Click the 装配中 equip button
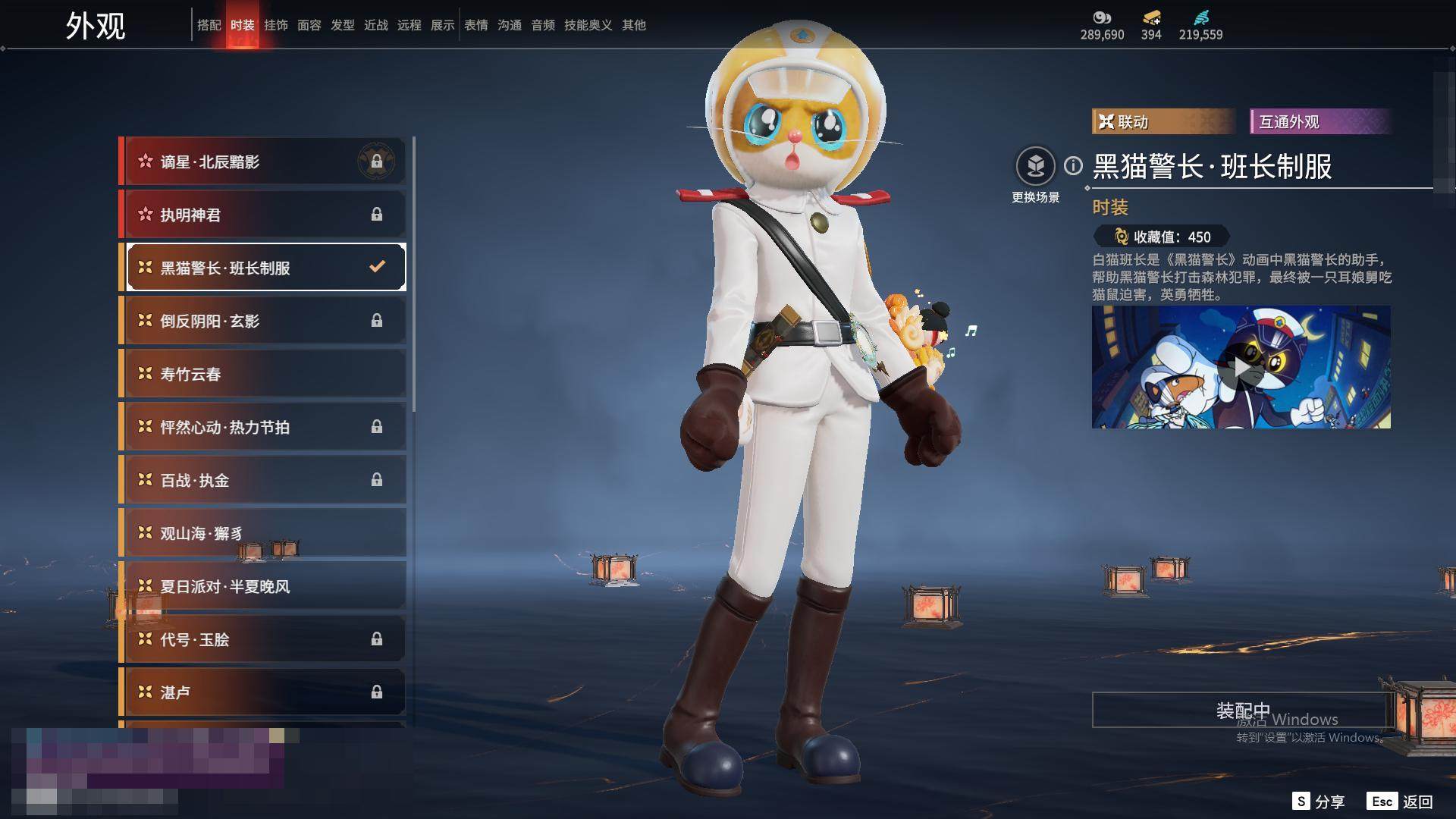 point(1241,710)
